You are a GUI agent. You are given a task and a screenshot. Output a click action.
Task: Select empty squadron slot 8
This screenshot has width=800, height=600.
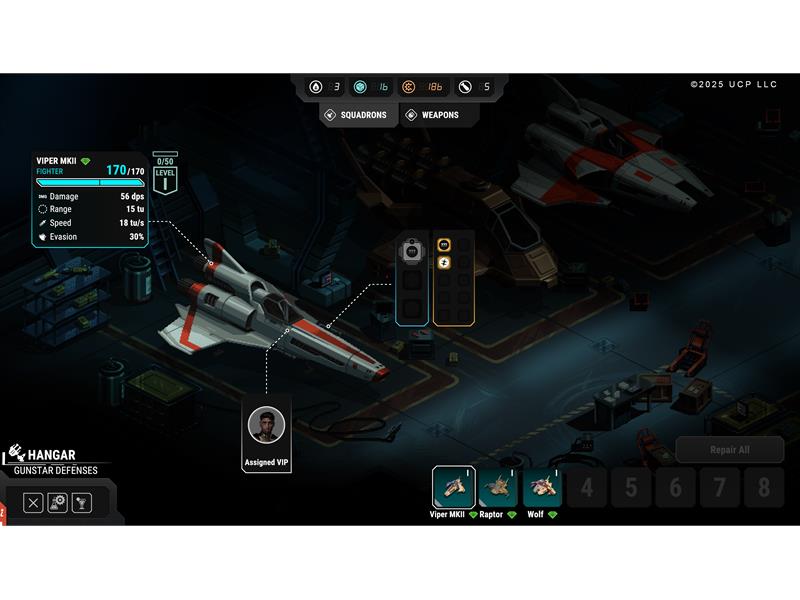(x=764, y=488)
